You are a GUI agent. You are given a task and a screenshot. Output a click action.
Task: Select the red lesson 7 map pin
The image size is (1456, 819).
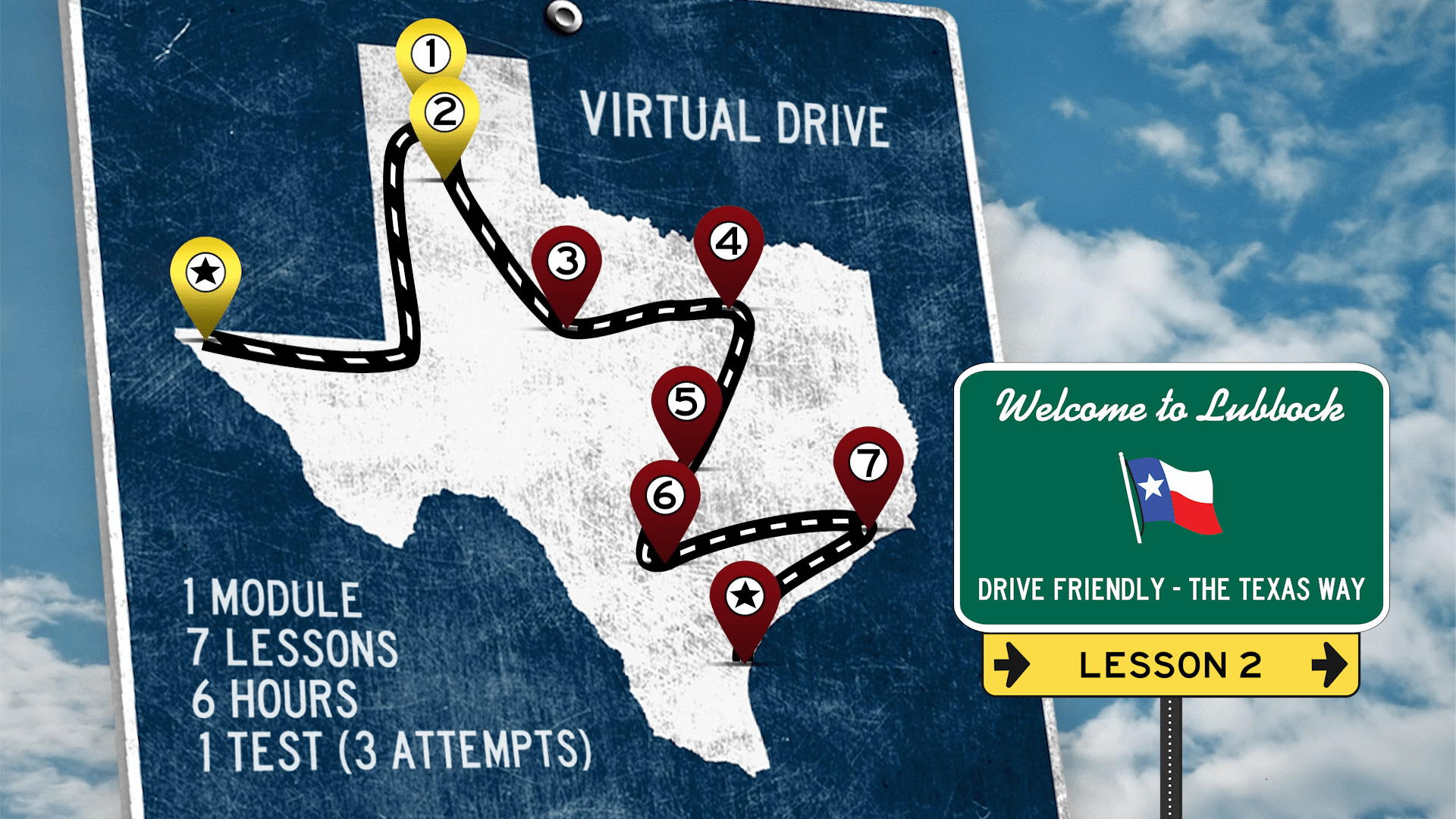tap(868, 463)
